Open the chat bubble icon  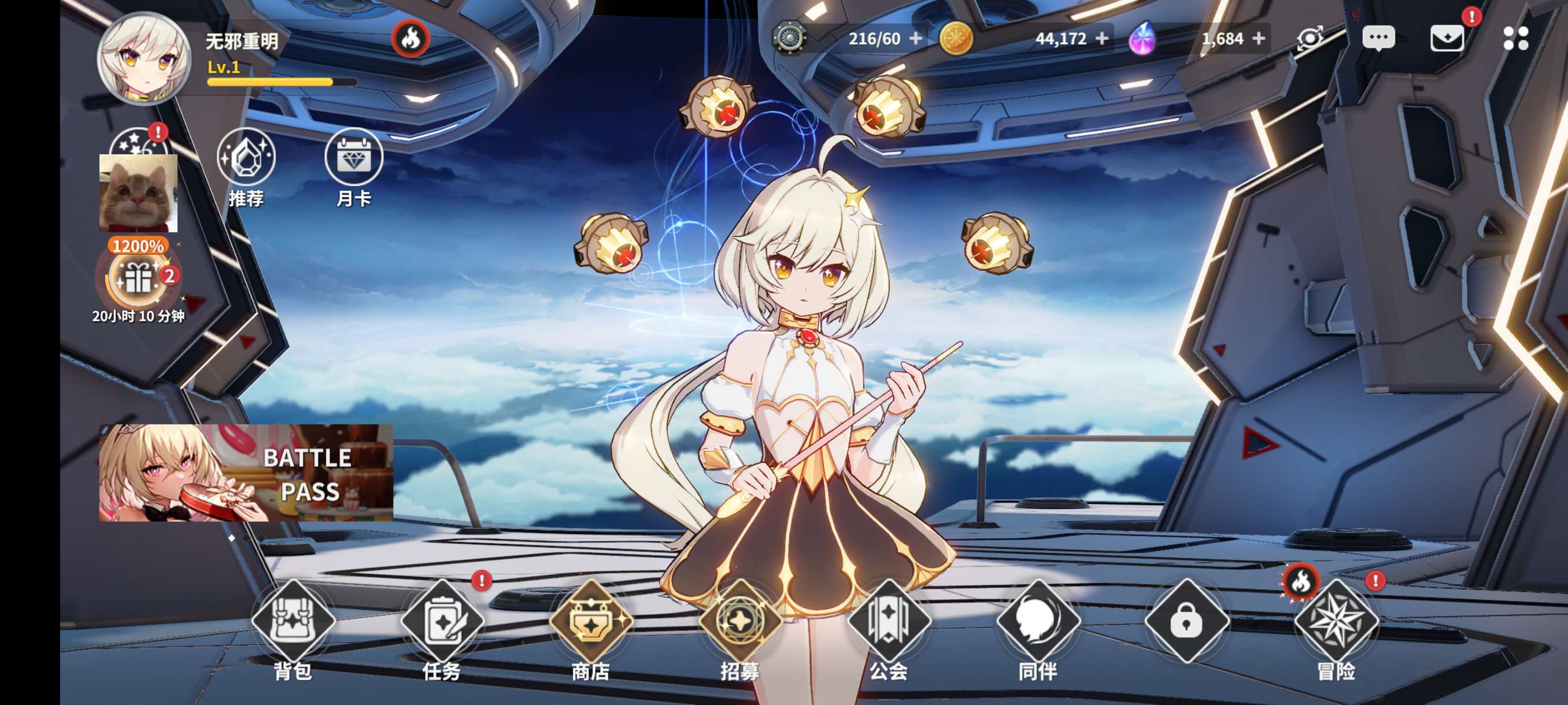click(1378, 38)
